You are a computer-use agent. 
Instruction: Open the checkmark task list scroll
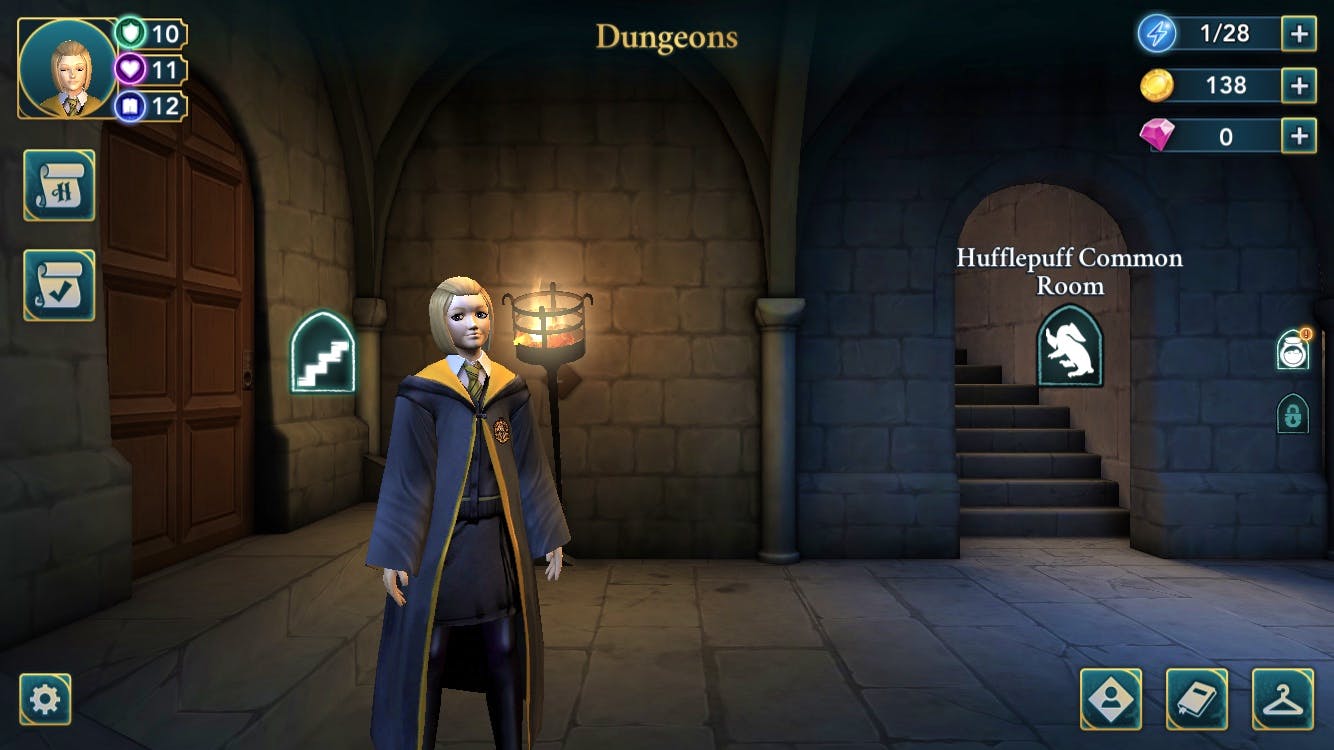pos(59,285)
